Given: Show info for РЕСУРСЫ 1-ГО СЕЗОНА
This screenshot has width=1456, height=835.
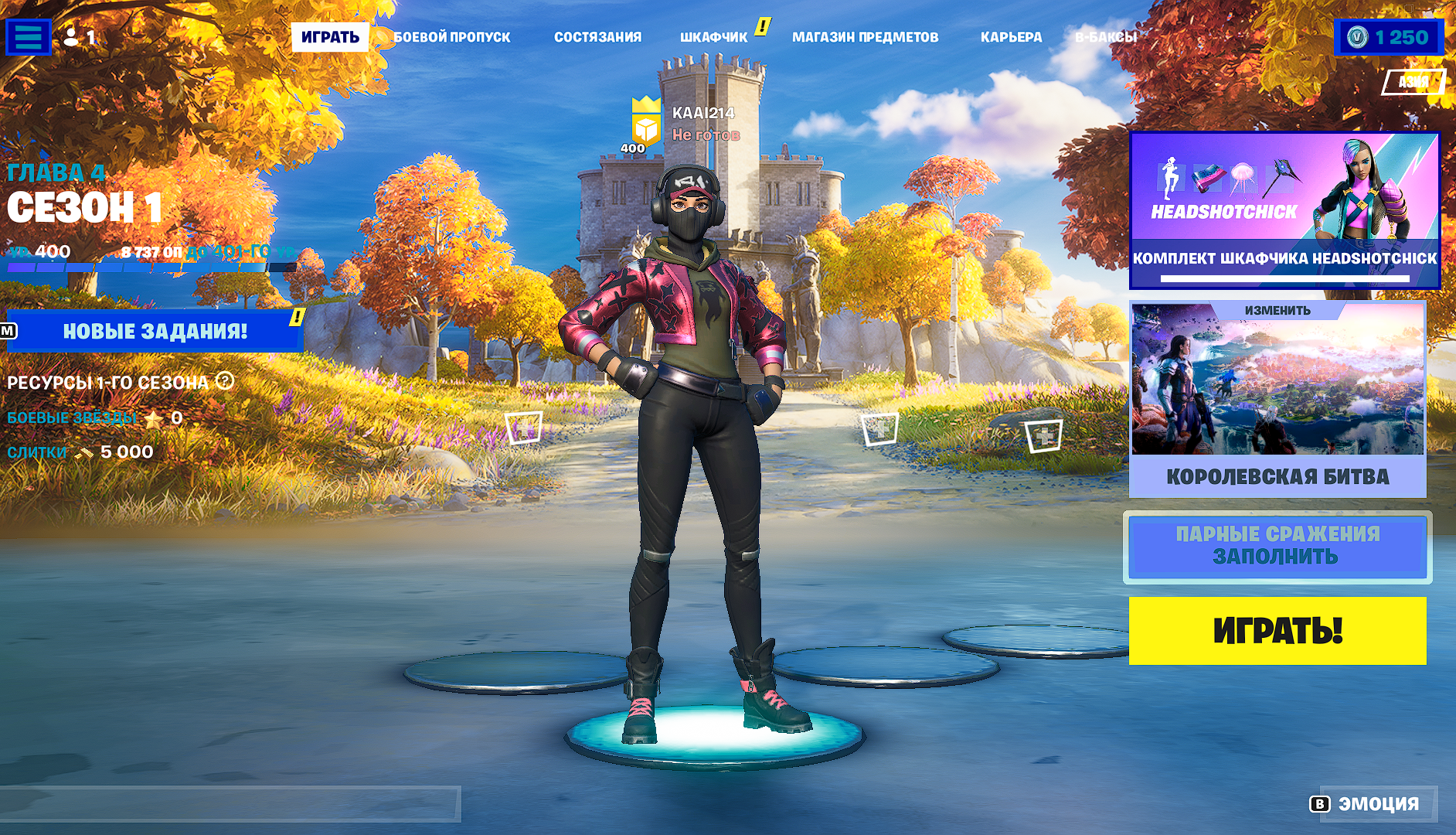Looking at the screenshot, I should [225, 381].
